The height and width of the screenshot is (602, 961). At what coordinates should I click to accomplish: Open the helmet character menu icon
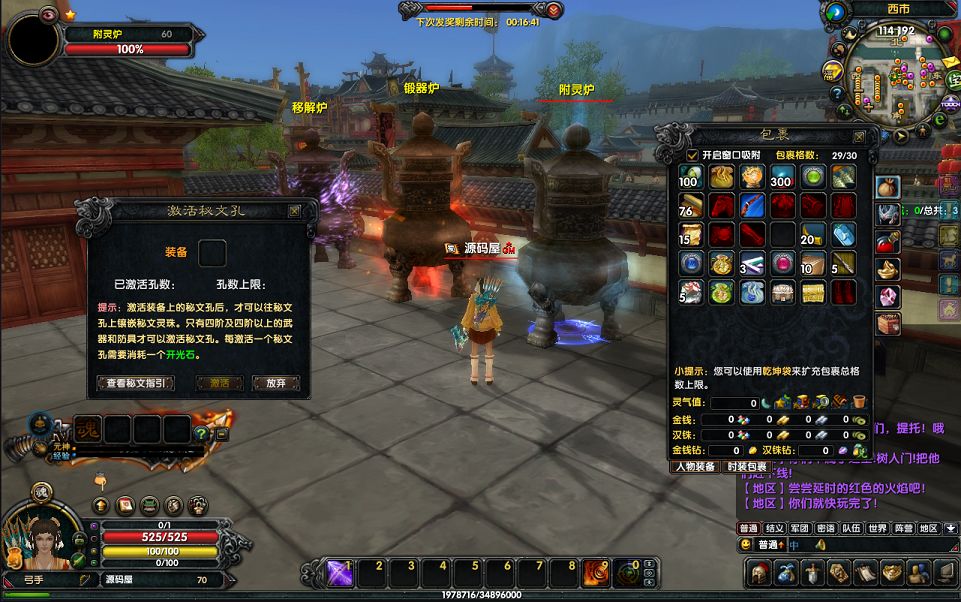759,572
